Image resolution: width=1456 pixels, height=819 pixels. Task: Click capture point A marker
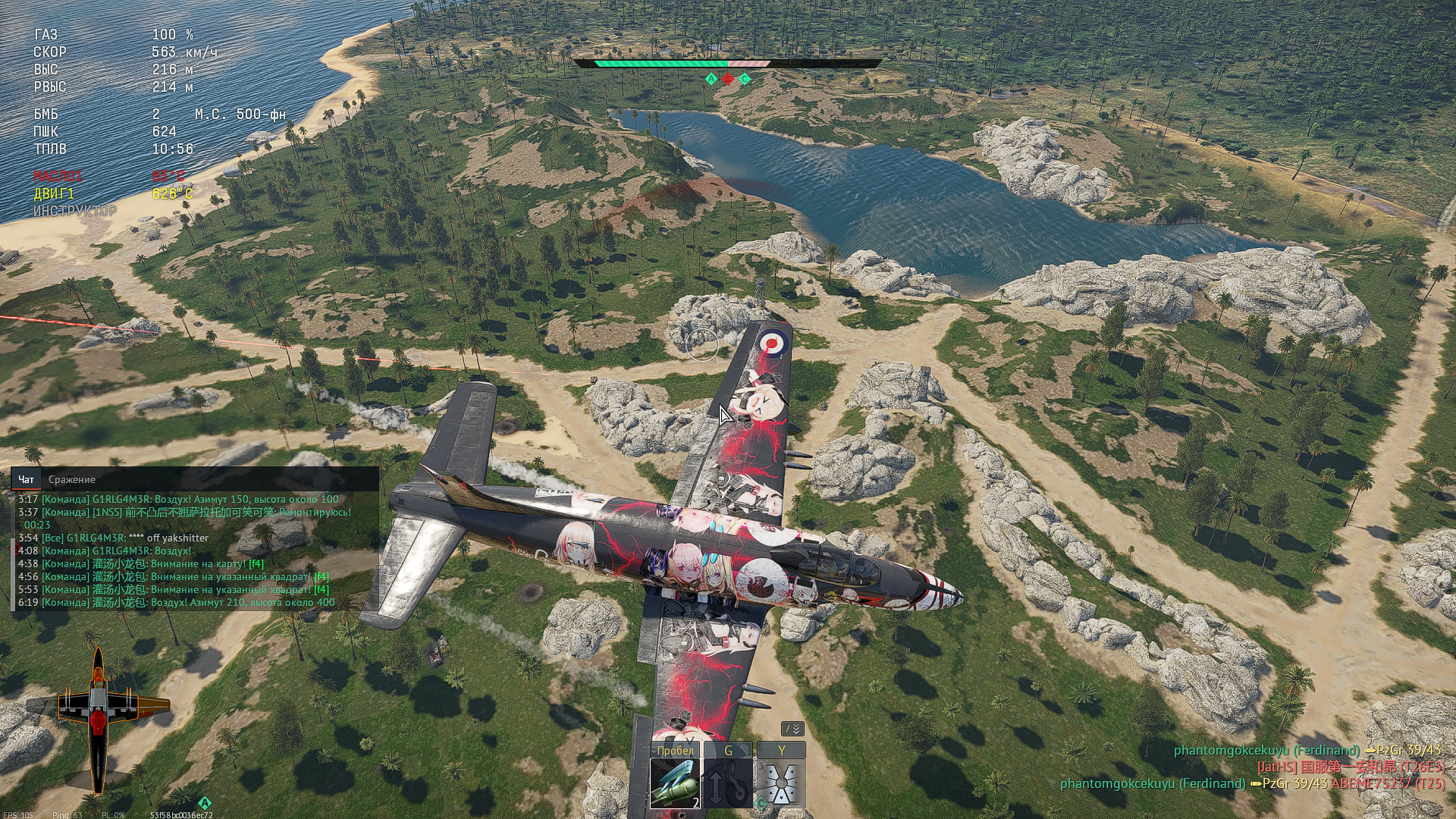(x=711, y=79)
